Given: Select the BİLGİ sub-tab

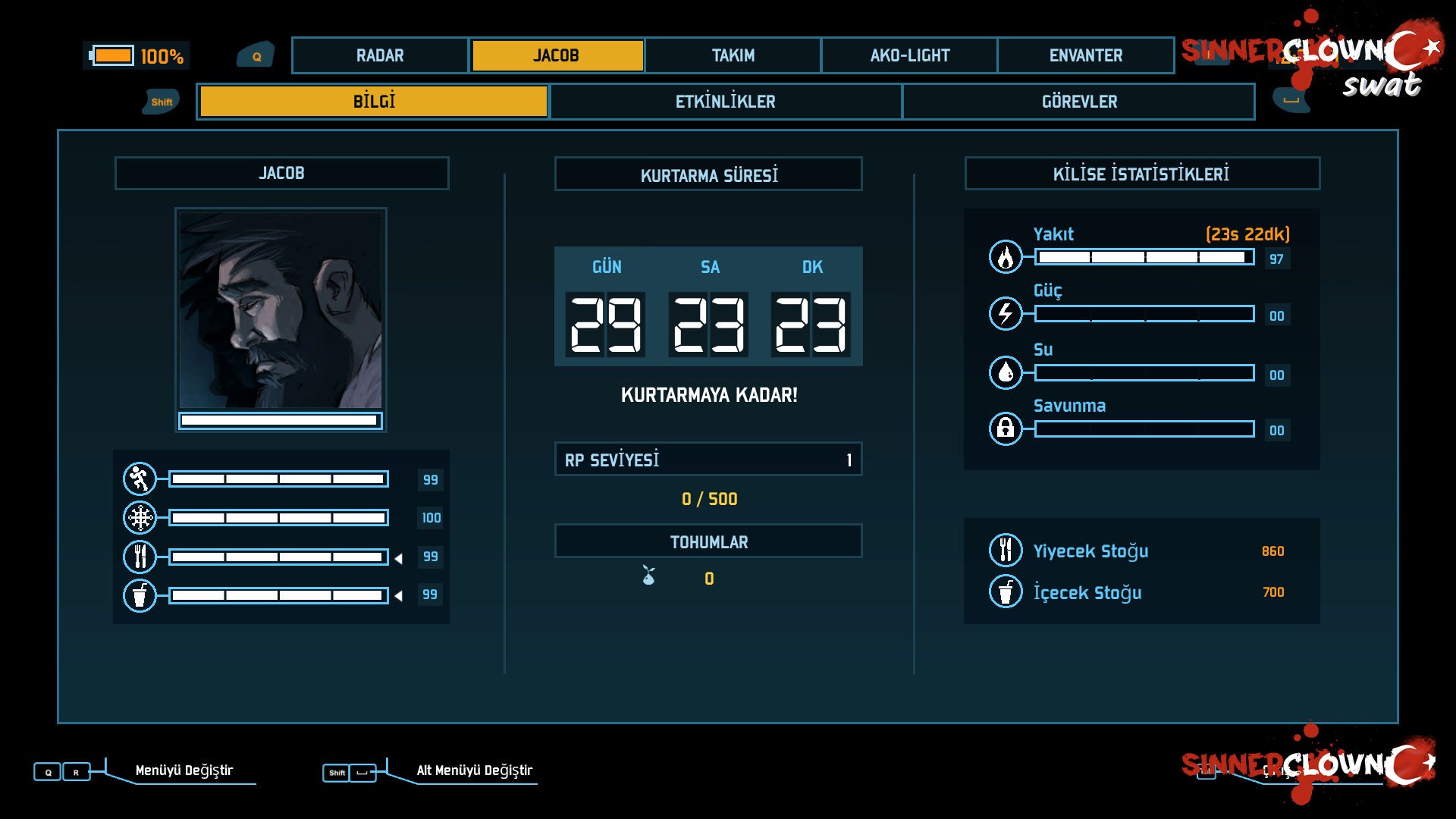Looking at the screenshot, I should tap(373, 102).
